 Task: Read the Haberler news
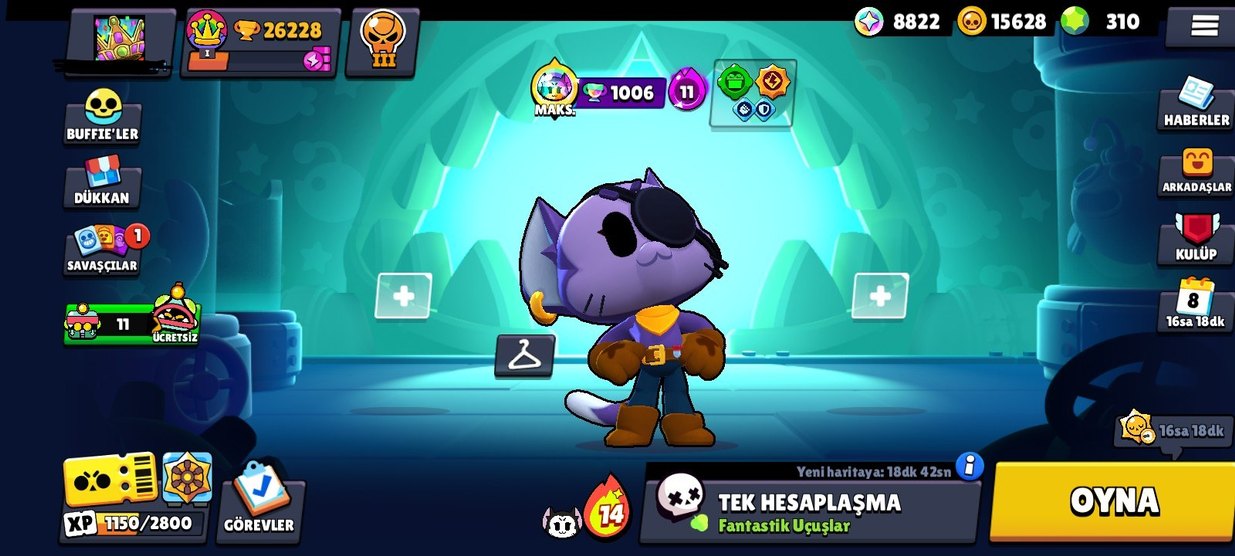pos(1196,103)
